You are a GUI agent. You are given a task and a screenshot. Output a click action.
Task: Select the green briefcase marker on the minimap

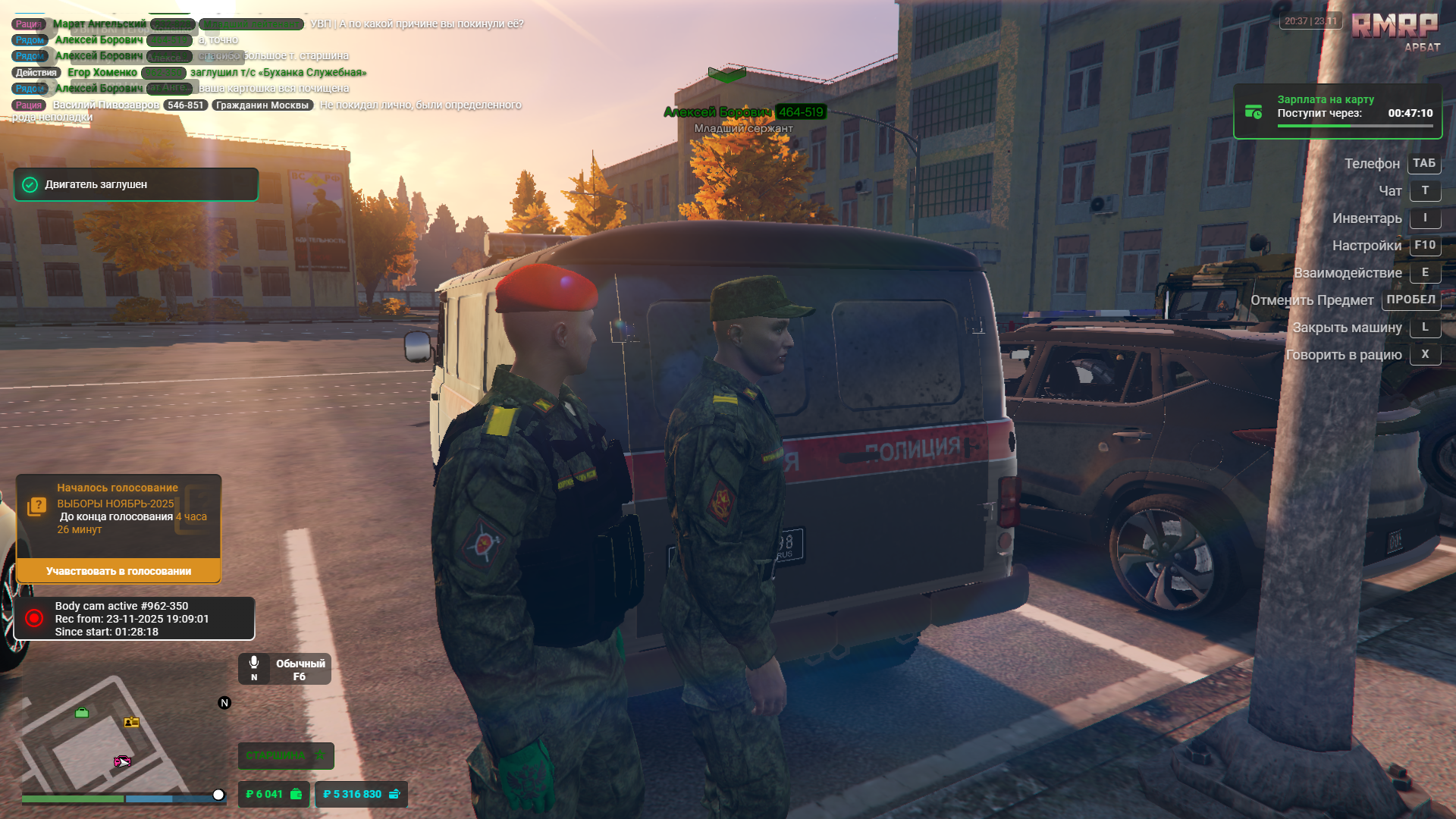(x=81, y=712)
